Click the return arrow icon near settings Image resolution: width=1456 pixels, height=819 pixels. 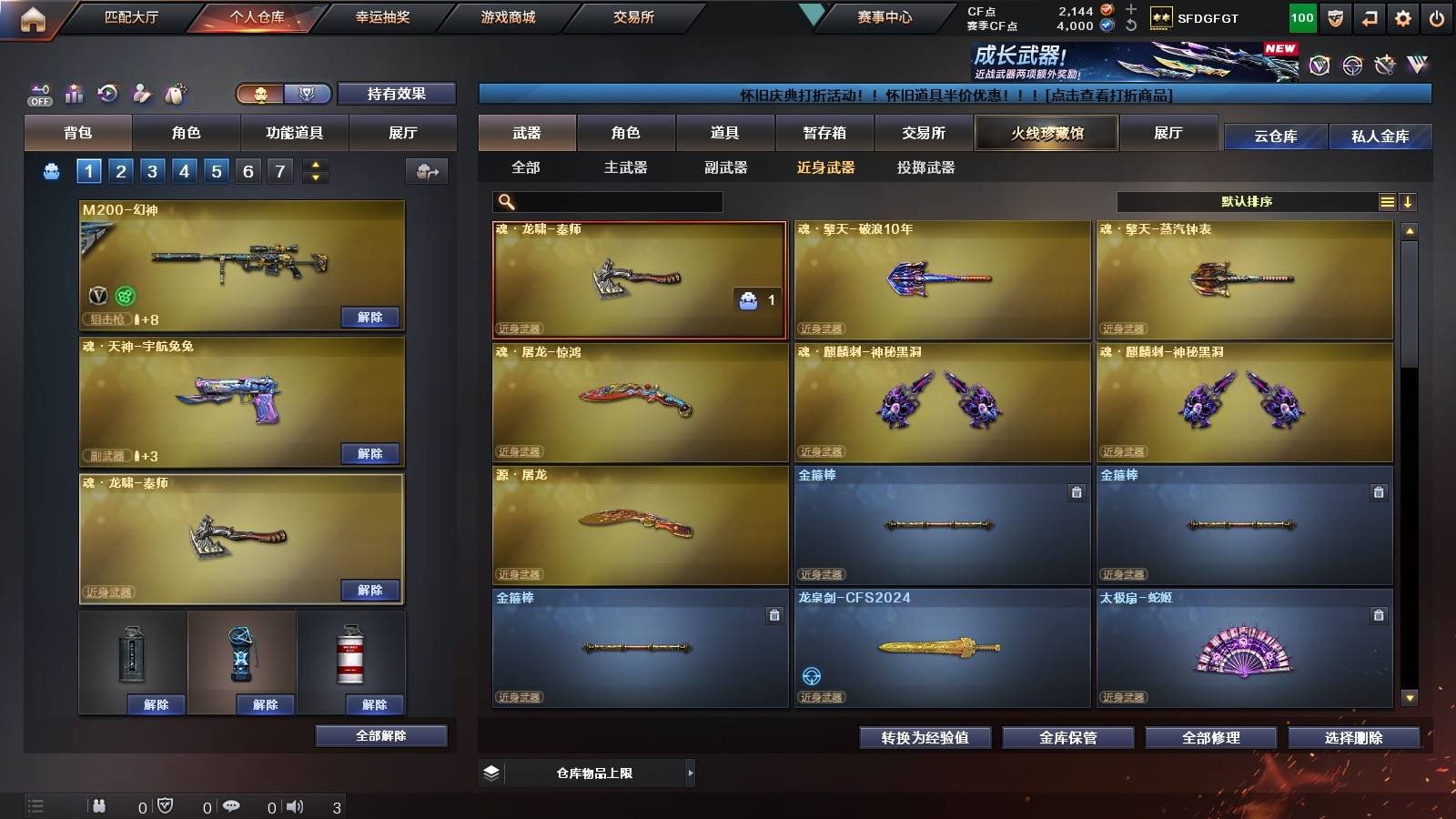click(x=1369, y=16)
